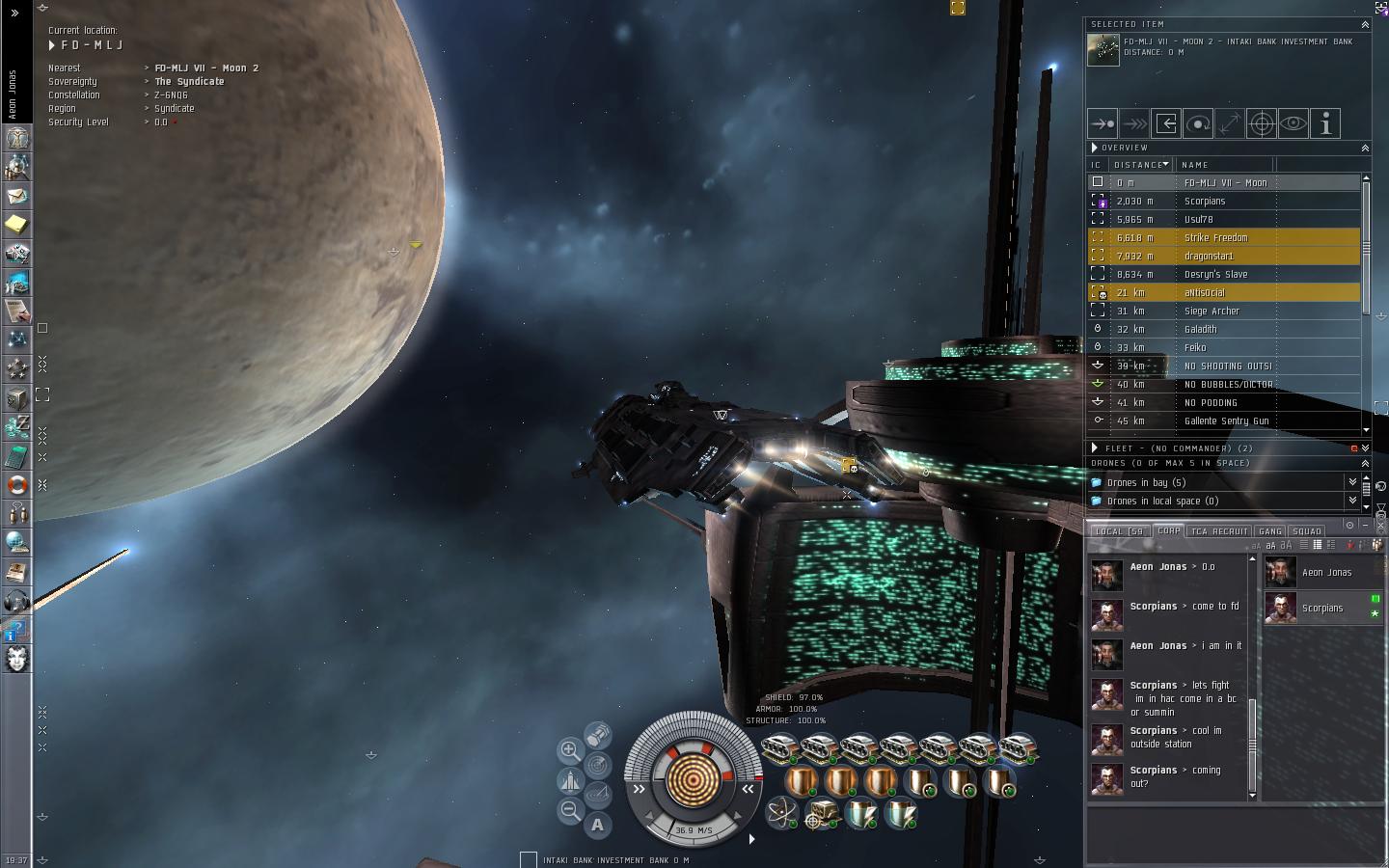Show info for the selected station
This screenshot has height=868, width=1389.
click(1325, 123)
